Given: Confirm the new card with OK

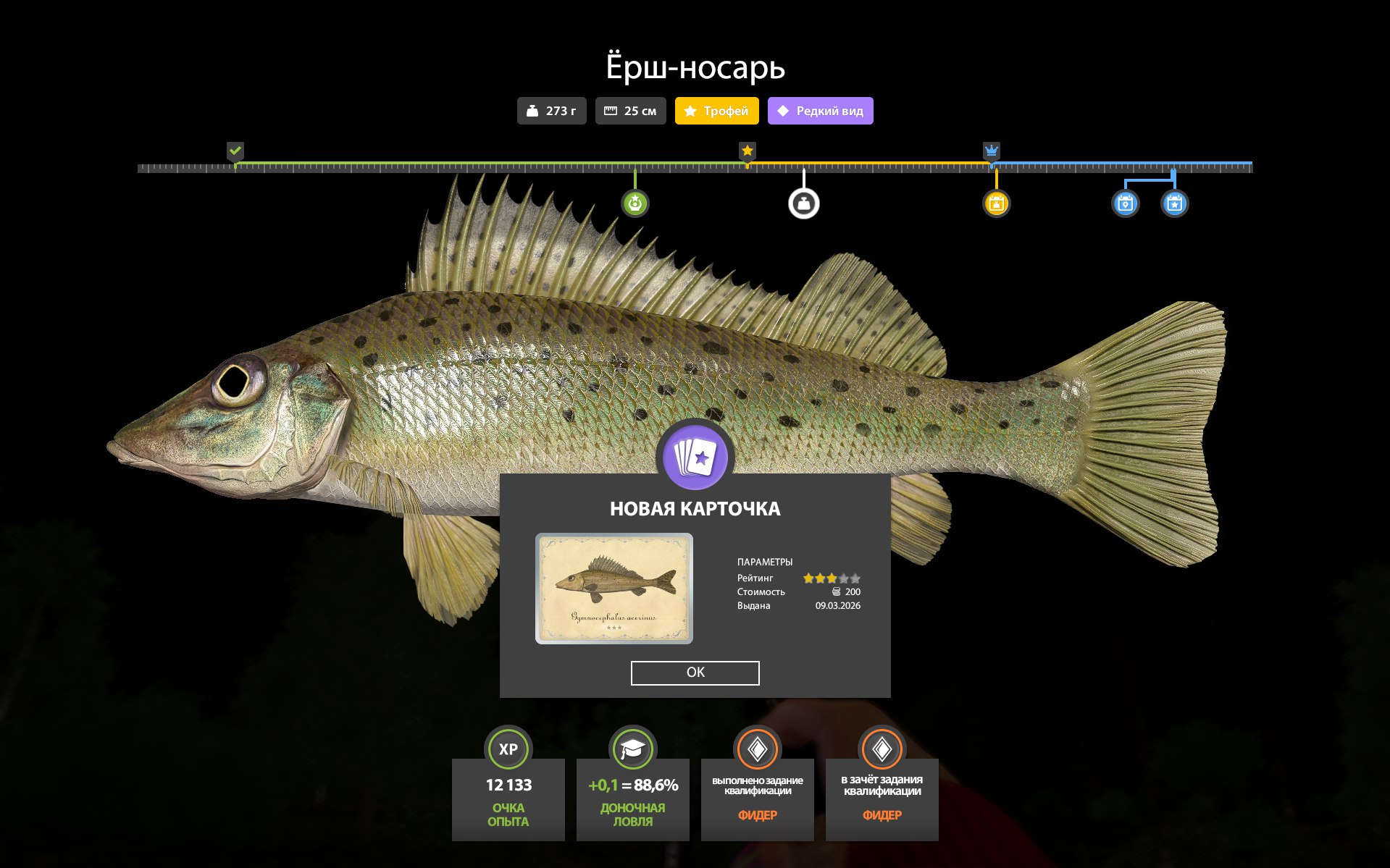Looking at the screenshot, I should click(x=695, y=673).
